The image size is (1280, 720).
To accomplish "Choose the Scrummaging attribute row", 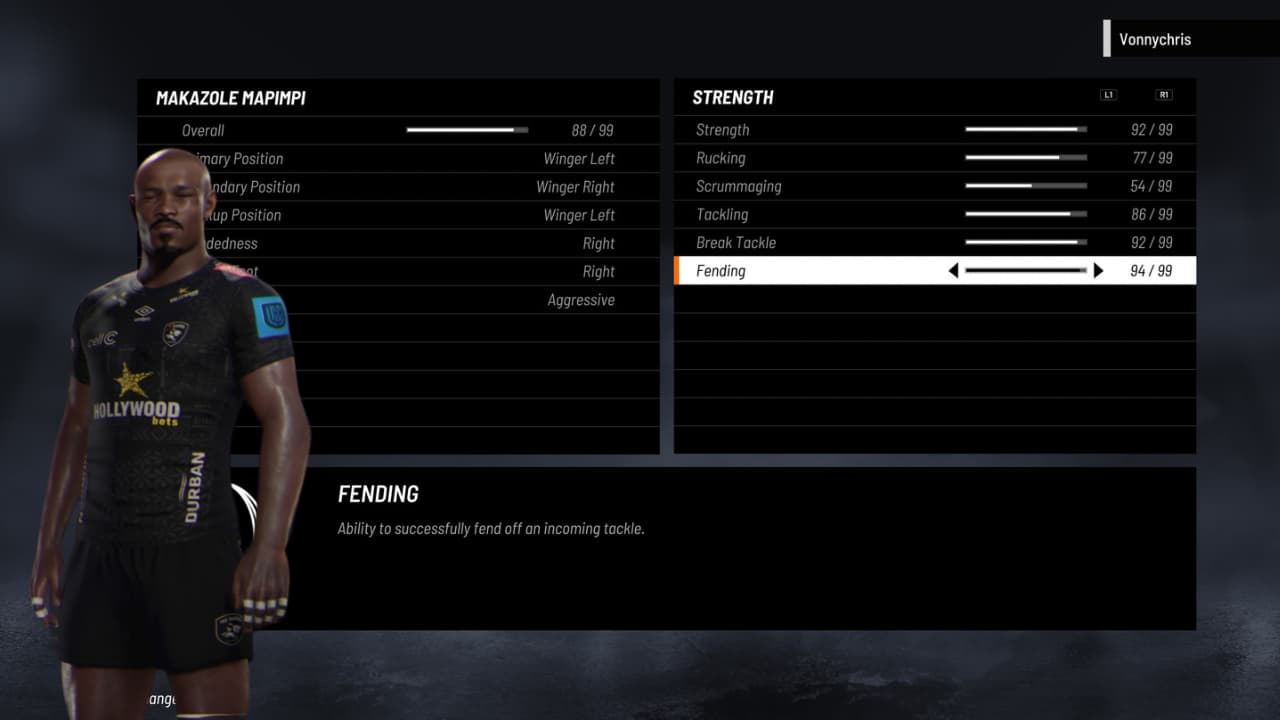I will tap(934, 186).
